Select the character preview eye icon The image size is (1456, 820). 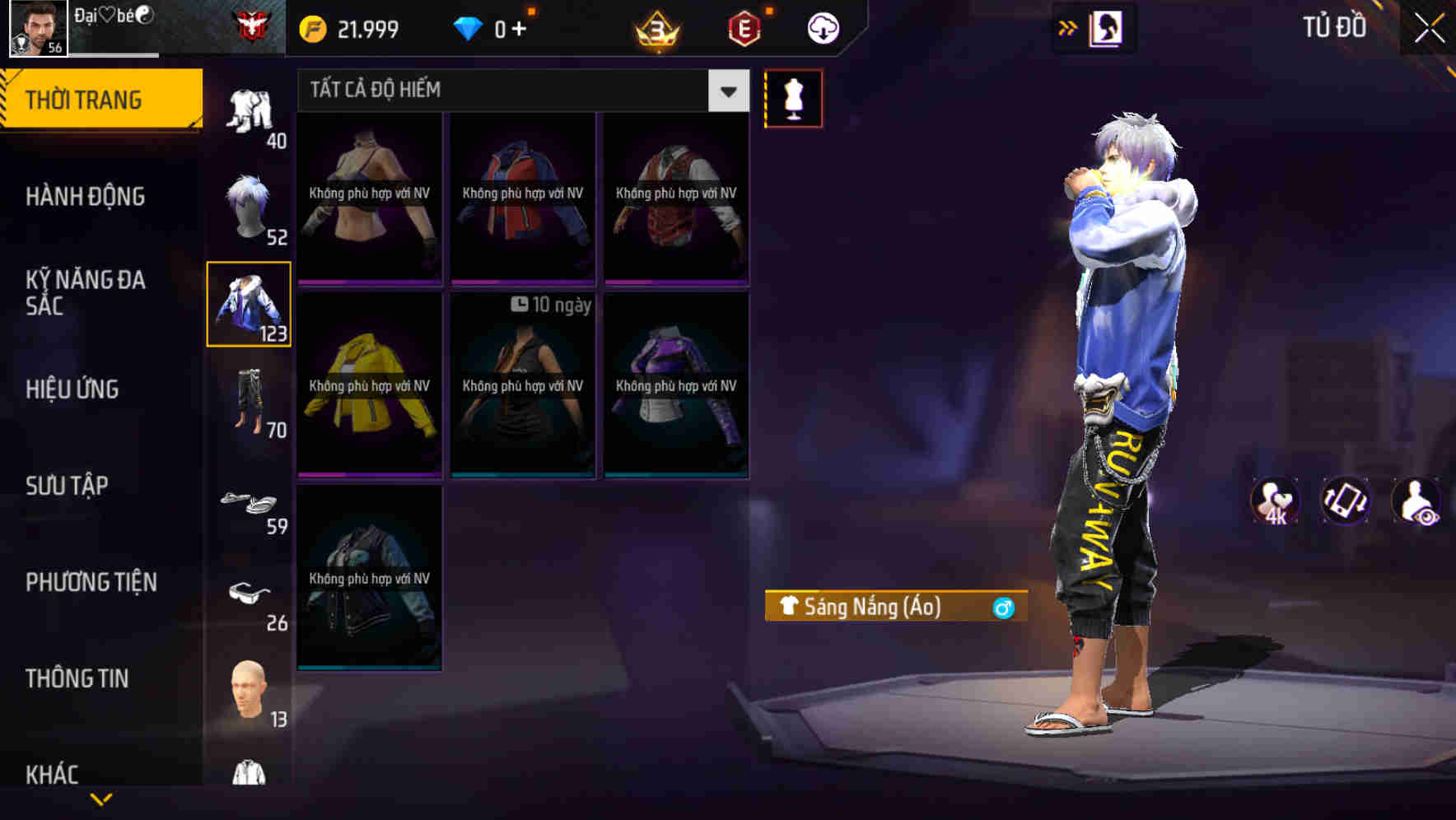point(1418,502)
